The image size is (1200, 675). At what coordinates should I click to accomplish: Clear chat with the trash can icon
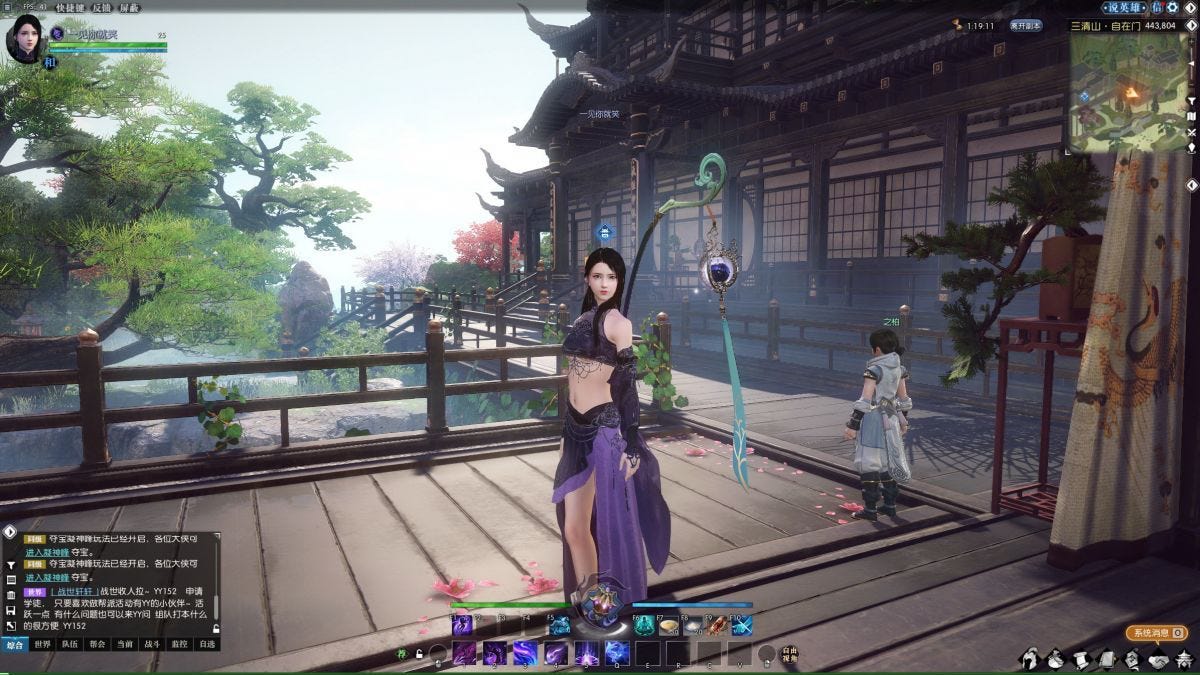point(10,595)
